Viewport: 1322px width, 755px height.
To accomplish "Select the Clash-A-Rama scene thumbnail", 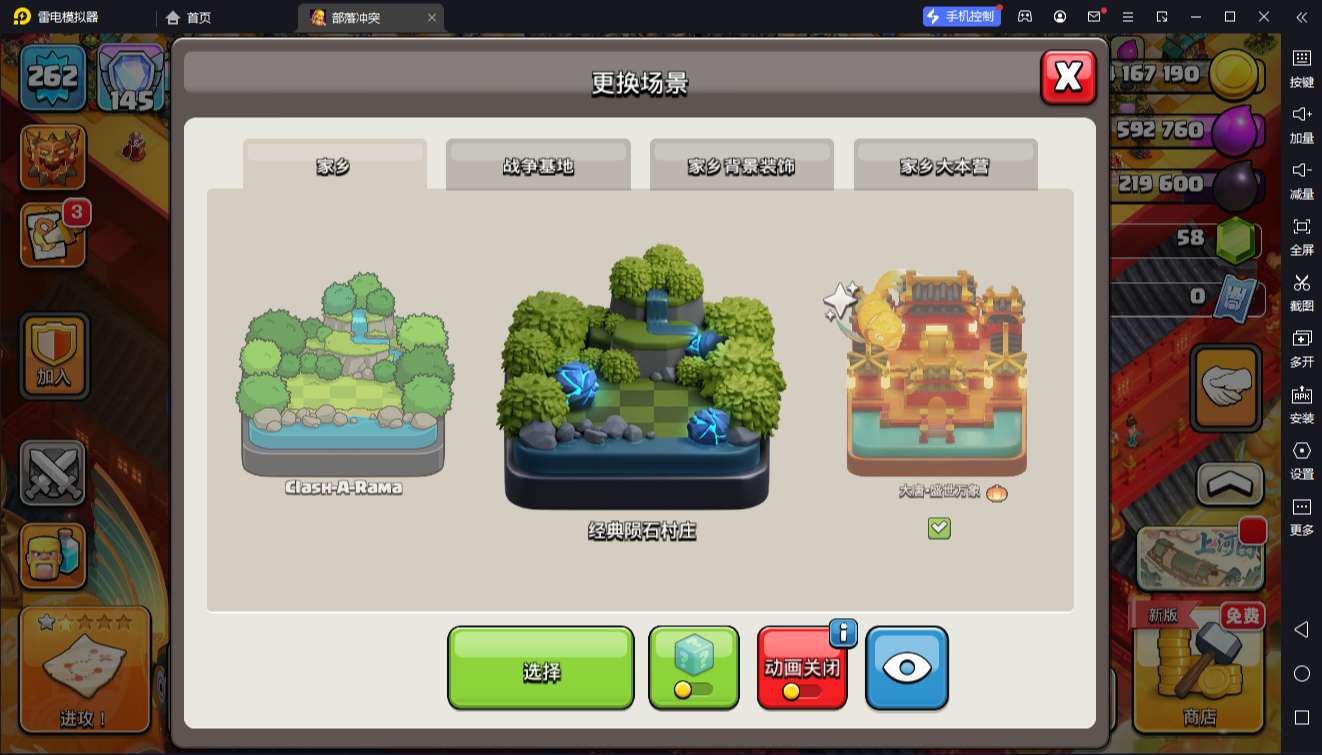I will tap(343, 385).
